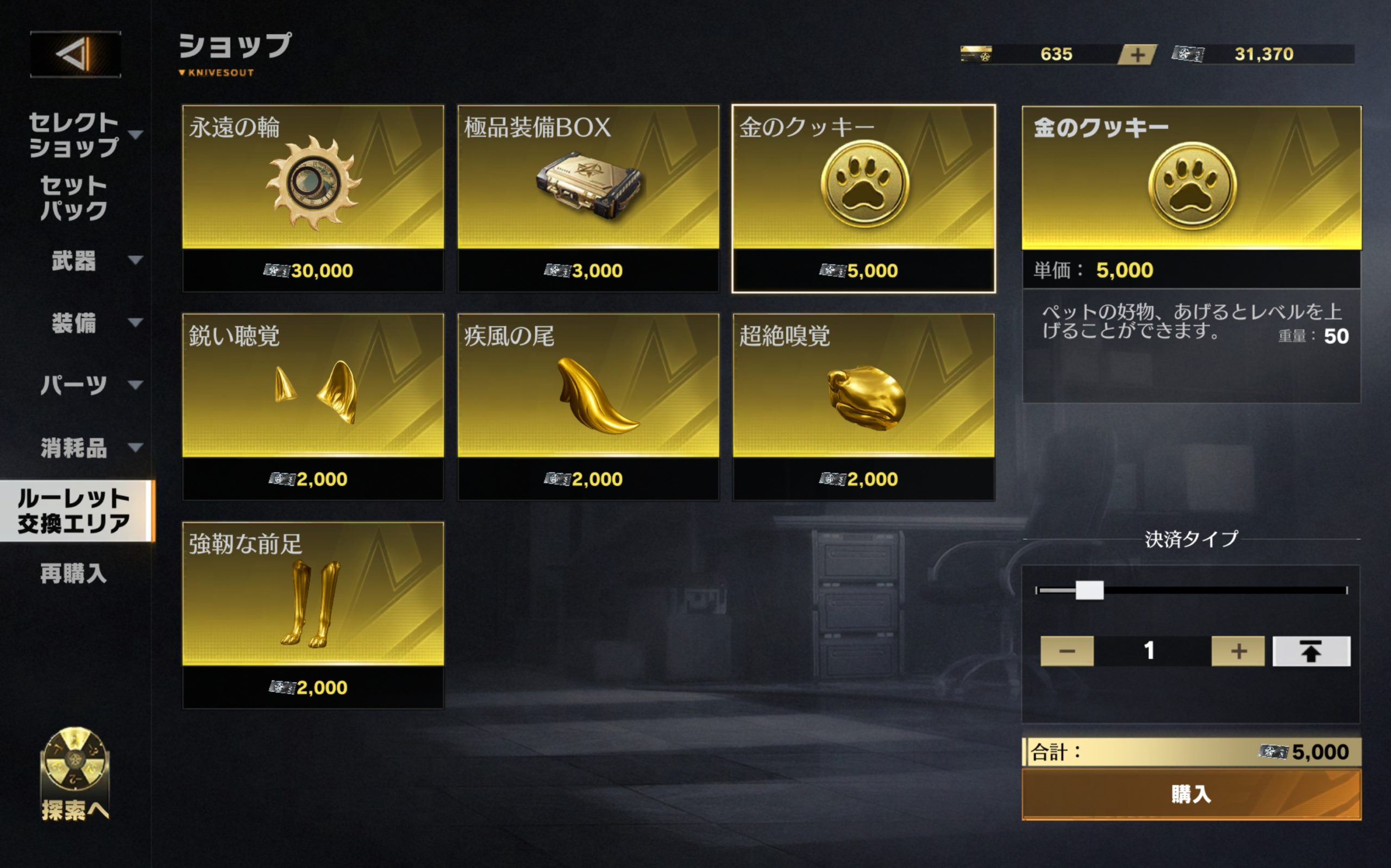Screen dimensions: 1391x868
Task: Add currency with the top plus button
Action: (x=1137, y=54)
